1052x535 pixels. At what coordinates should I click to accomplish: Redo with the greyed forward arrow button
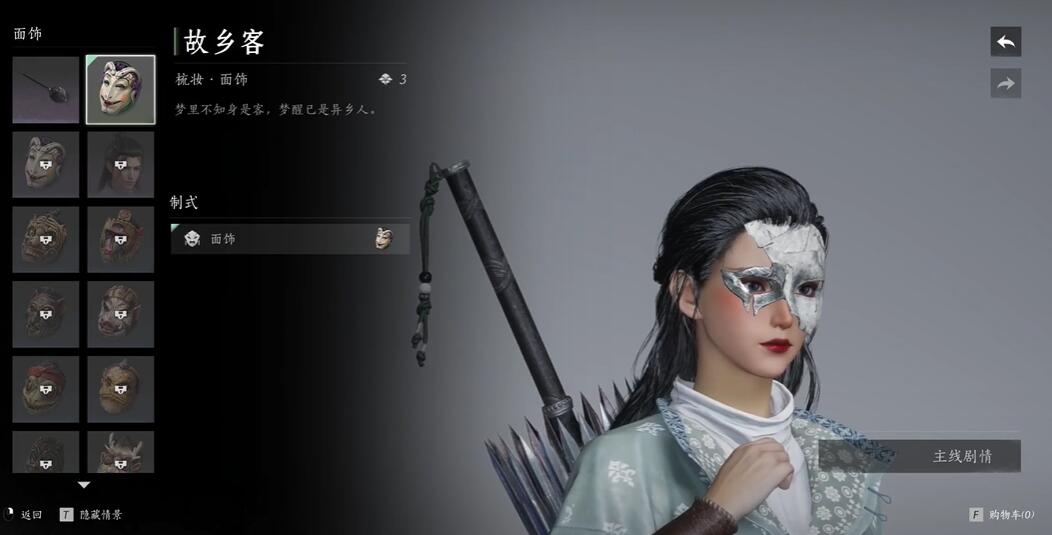pyautogui.click(x=1005, y=84)
